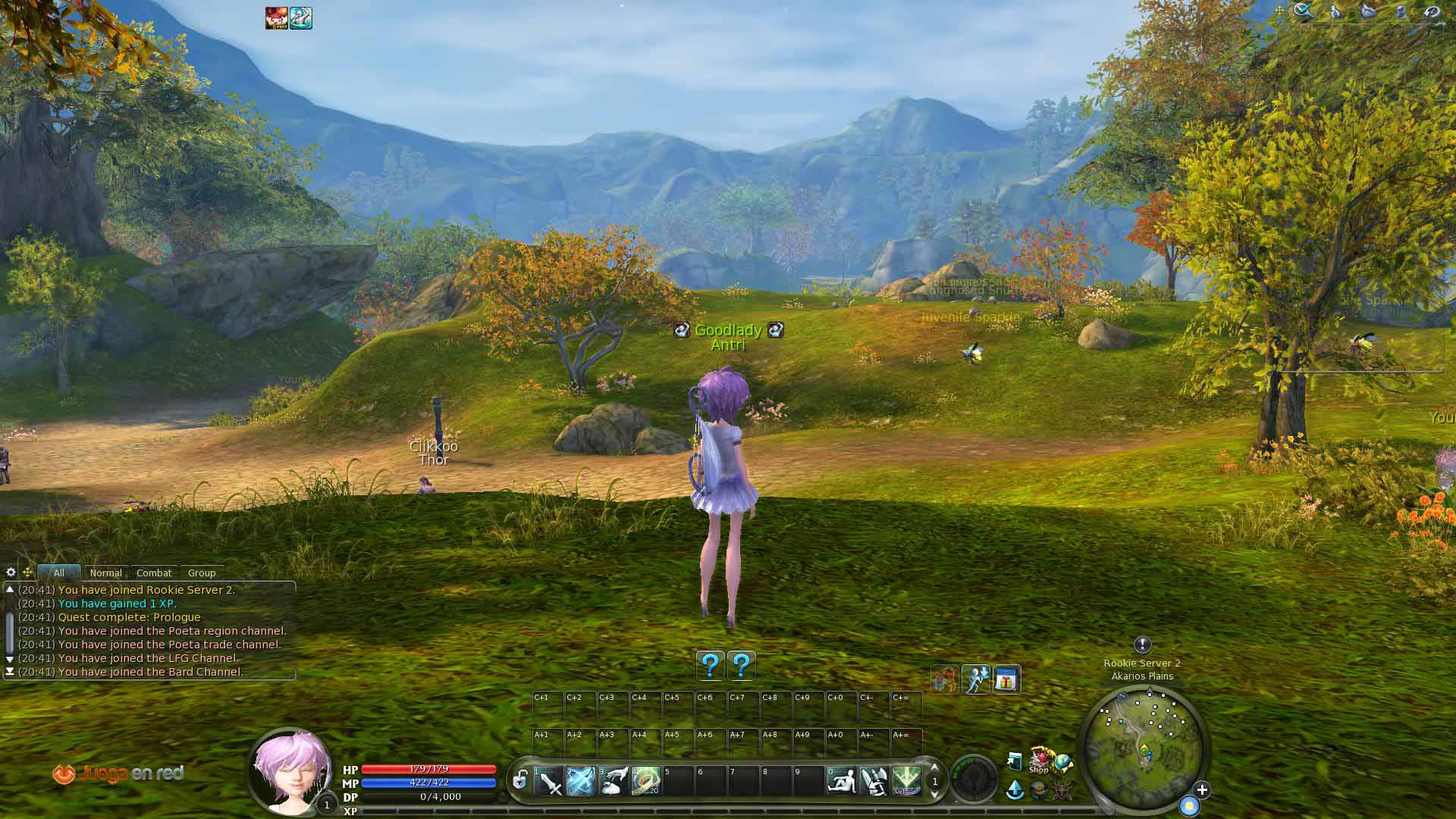This screenshot has width=1456, height=819.
Task: Click the hotbar page up arrow
Action: coord(934,768)
